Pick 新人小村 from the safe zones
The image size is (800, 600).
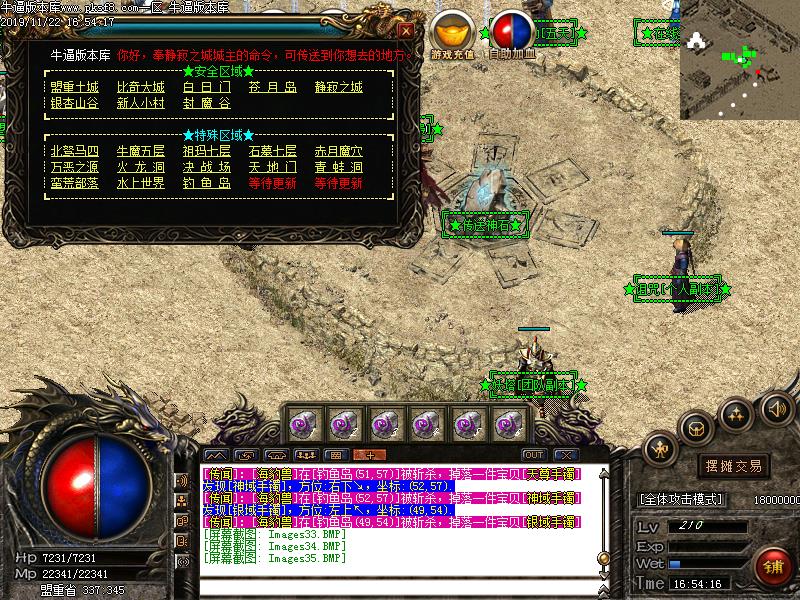(x=141, y=103)
